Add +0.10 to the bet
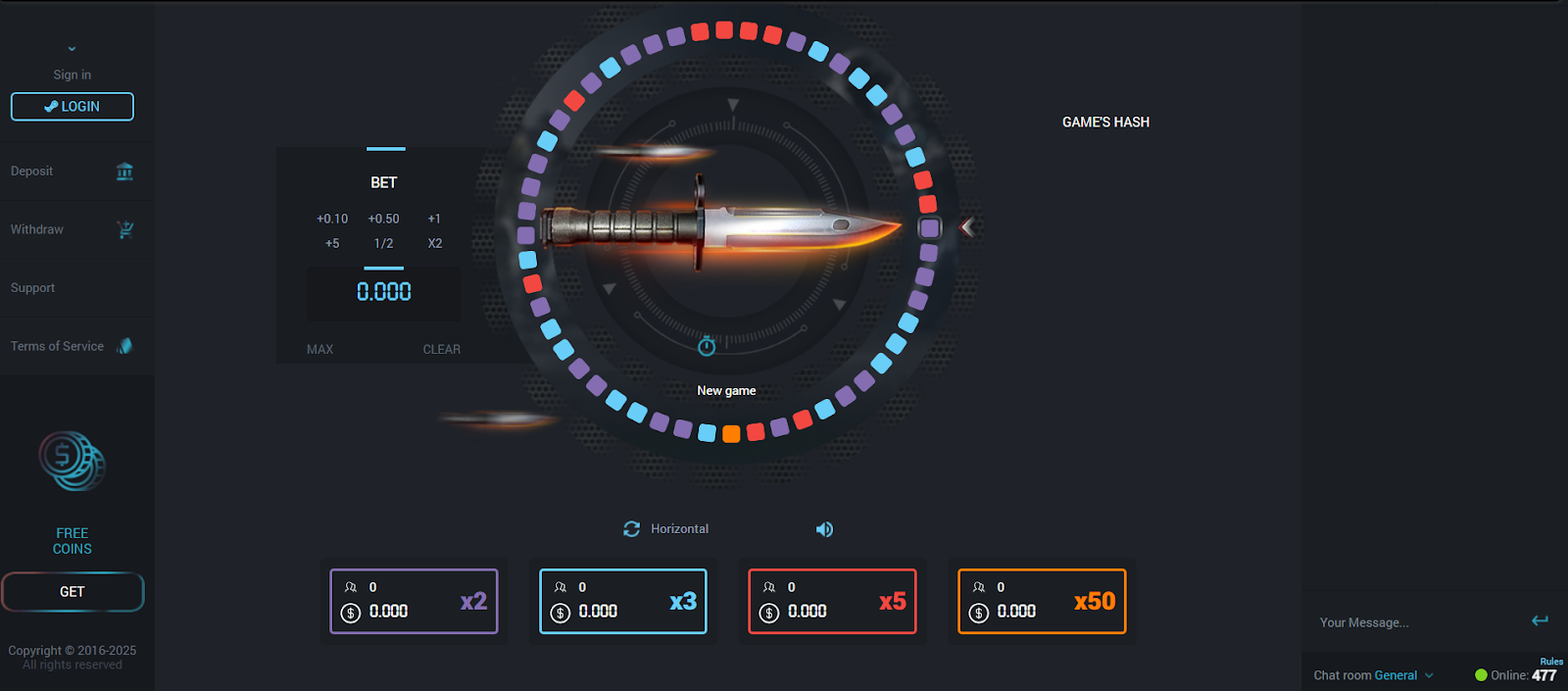The height and width of the screenshot is (691, 1568). pos(332,219)
